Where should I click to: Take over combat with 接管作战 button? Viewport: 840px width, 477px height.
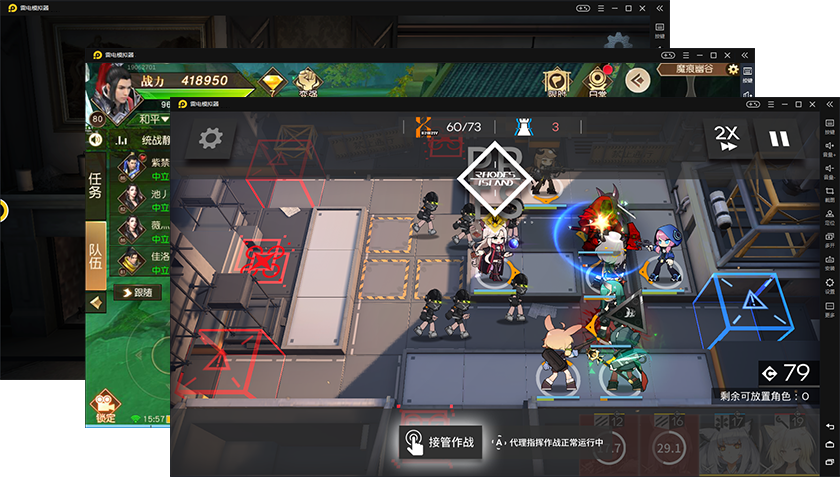(x=440, y=440)
